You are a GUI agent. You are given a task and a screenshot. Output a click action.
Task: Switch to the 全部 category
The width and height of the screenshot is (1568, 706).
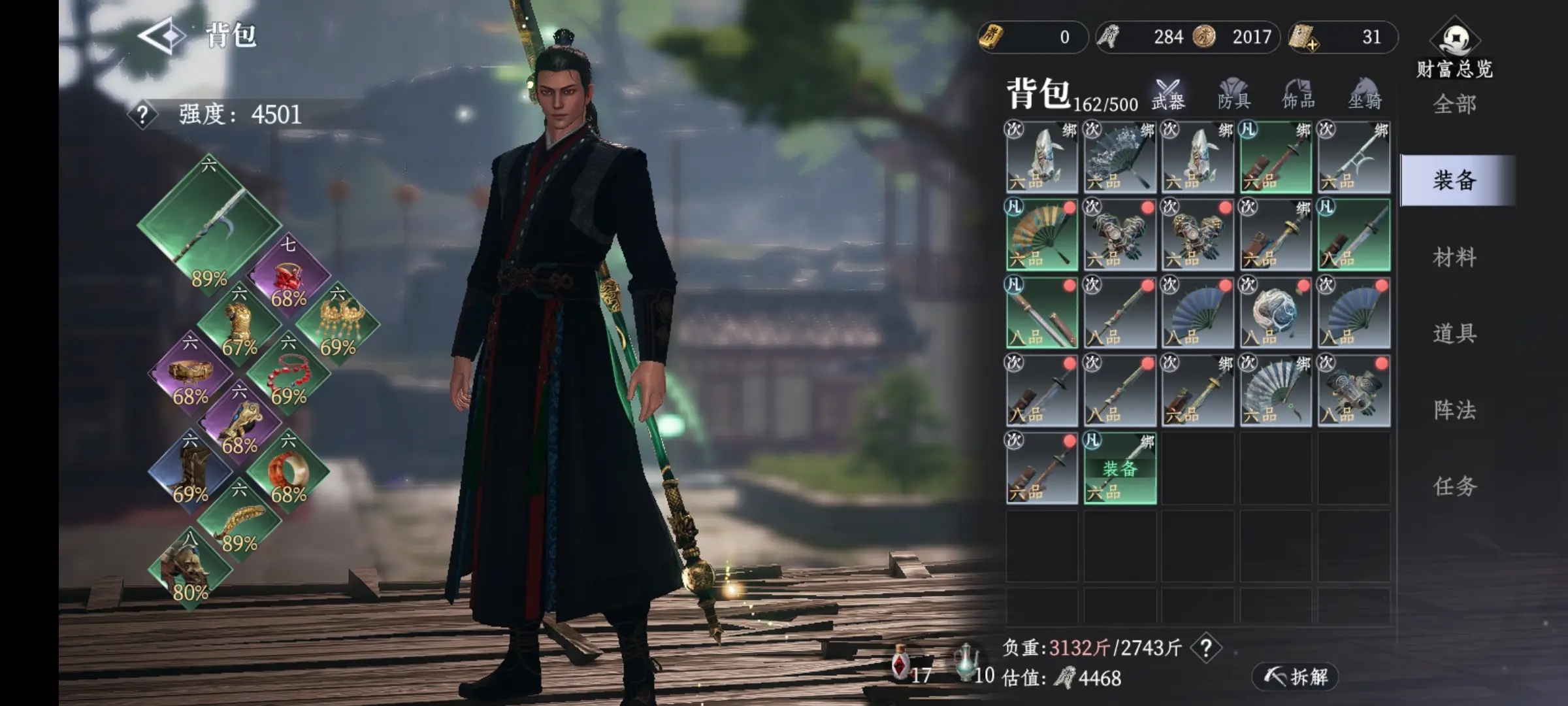tap(1454, 105)
